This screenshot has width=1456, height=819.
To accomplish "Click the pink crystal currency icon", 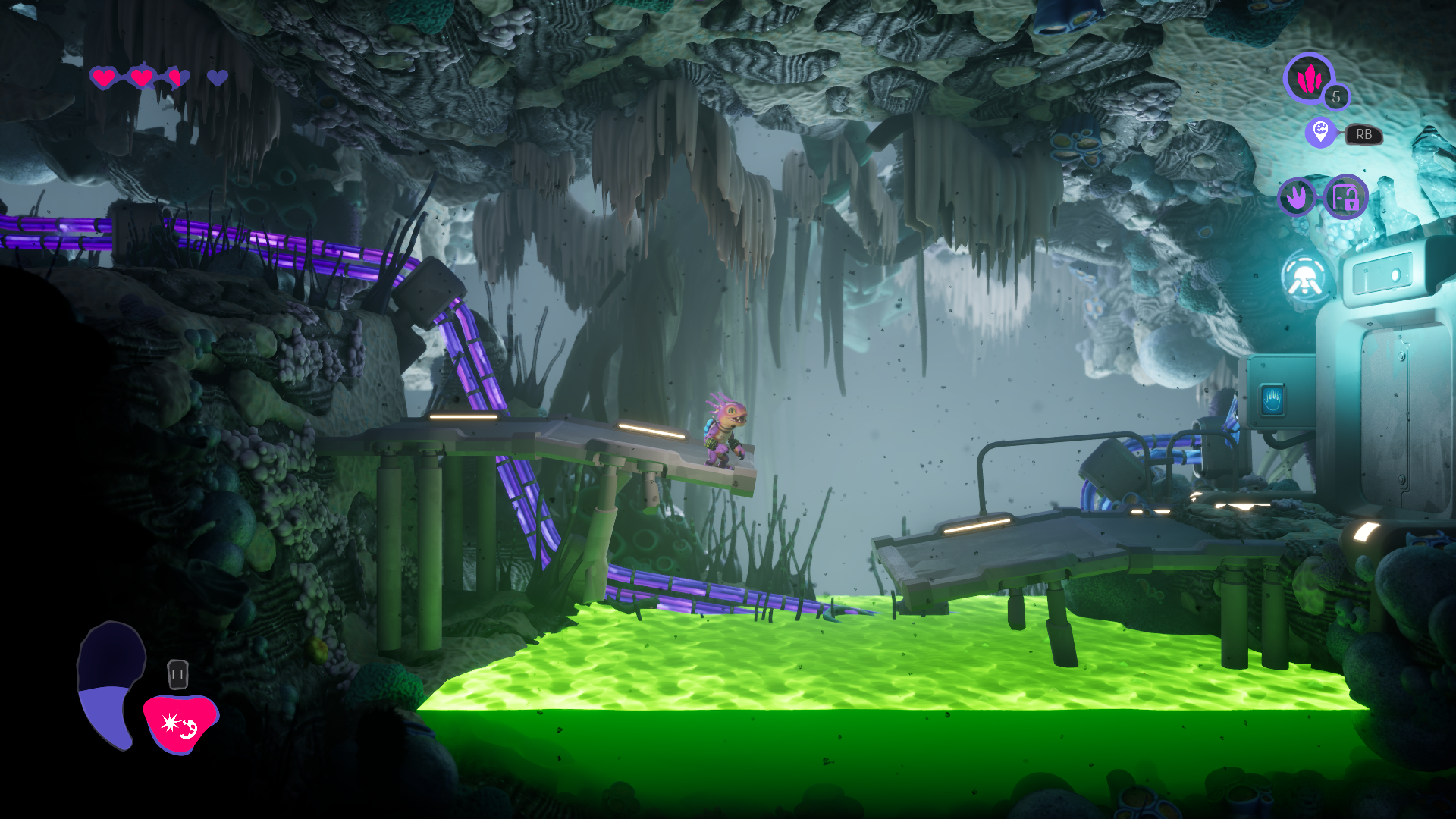I will coord(1308,77).
